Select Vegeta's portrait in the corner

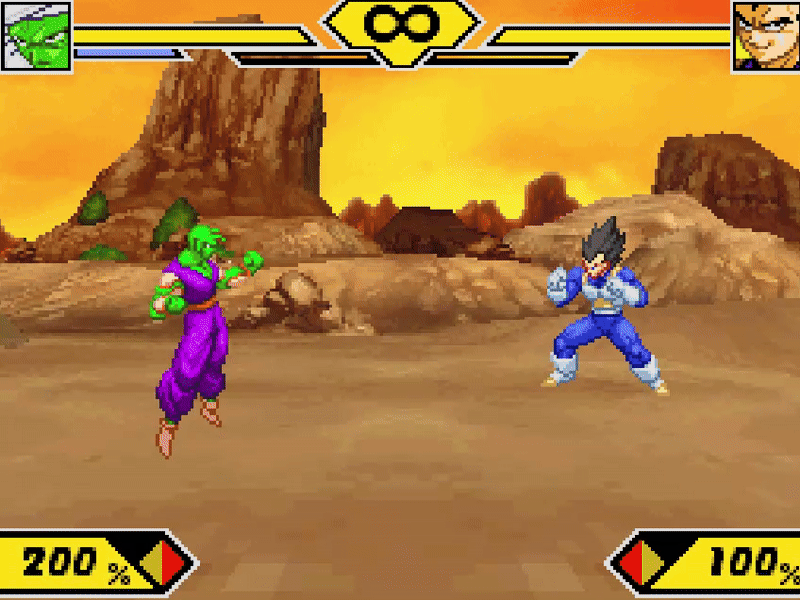[x=766, y=37]
